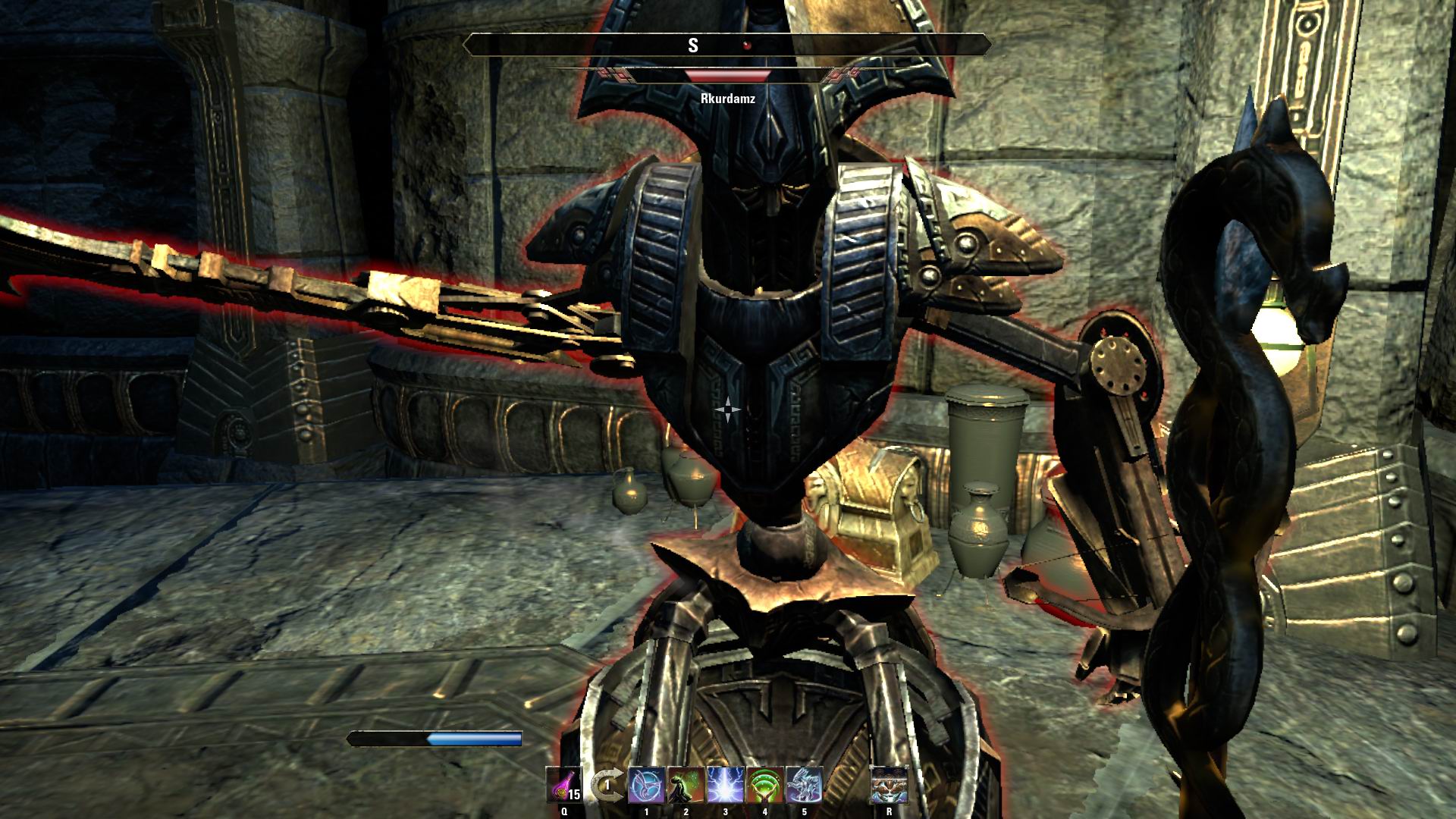The height and width of the screenshot is (819, 1456).
Task: Click the number 3 hotkey label
Action: (725, 811)
